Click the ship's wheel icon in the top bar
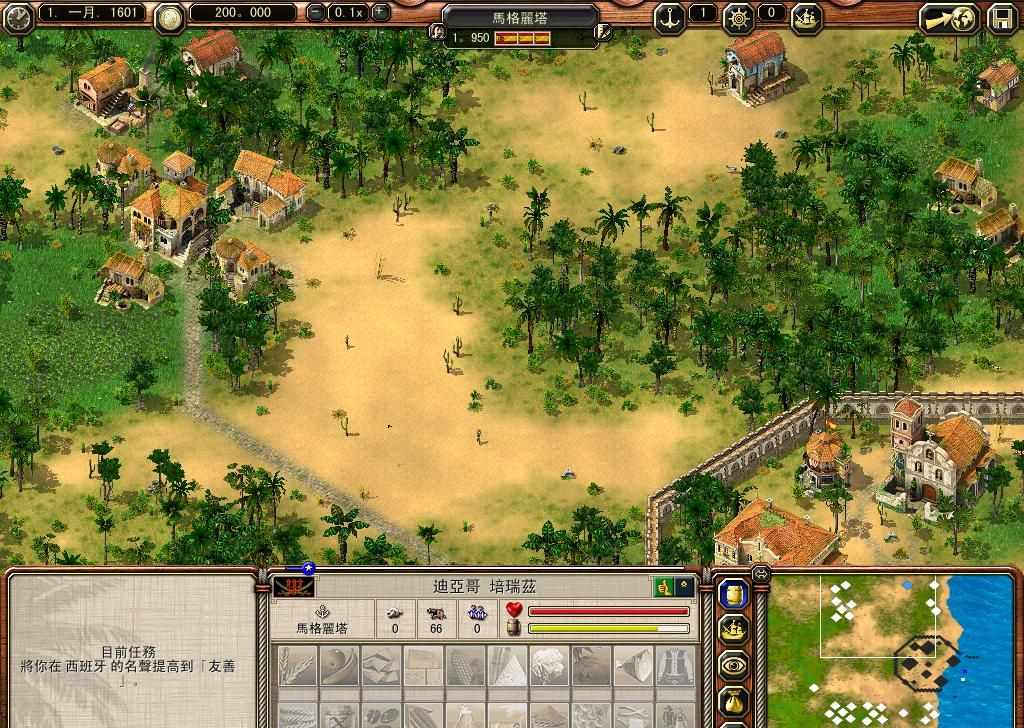 (x=739, y=15)
